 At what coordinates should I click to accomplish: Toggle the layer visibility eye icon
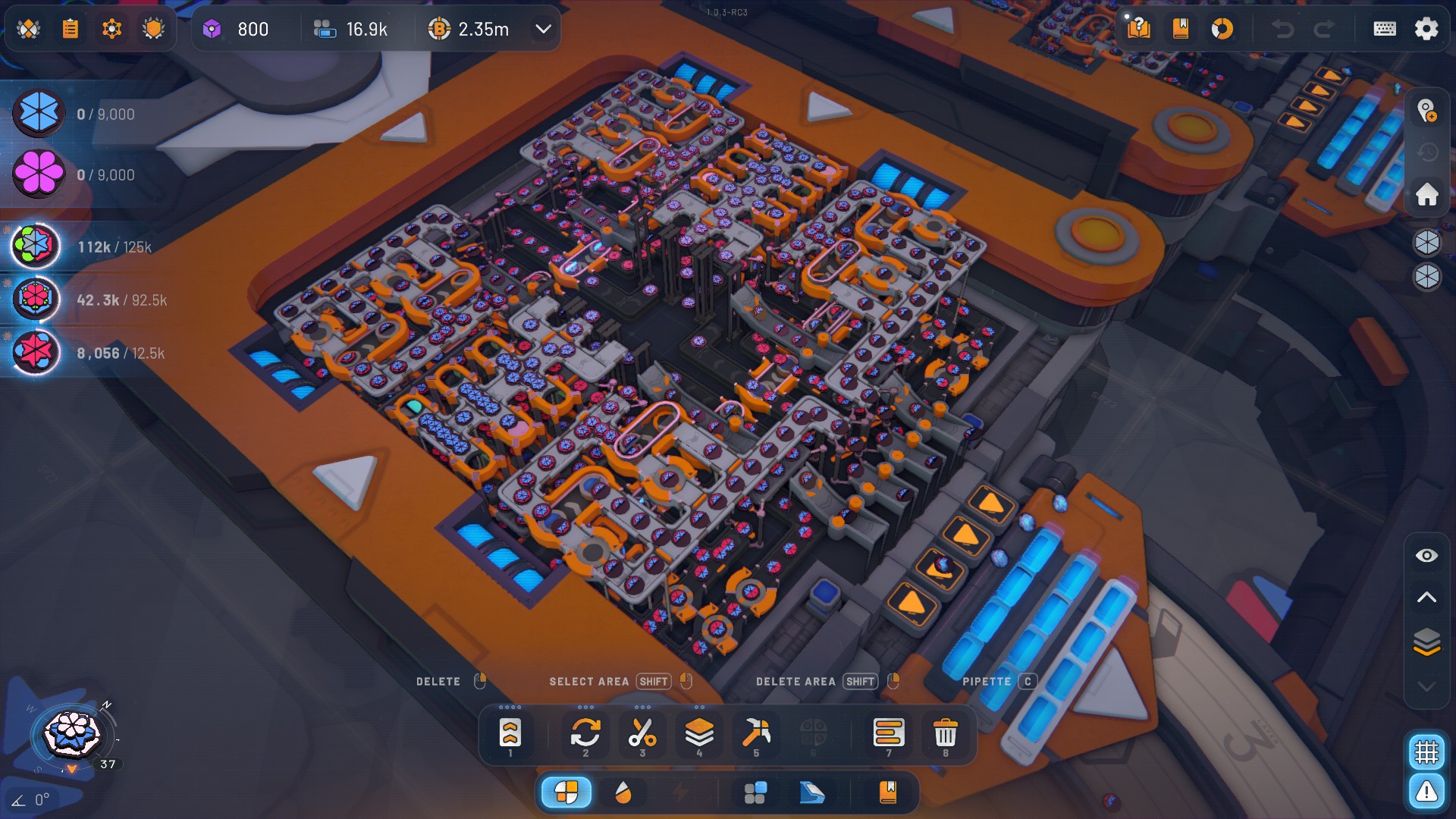(x=1425, y=555)
